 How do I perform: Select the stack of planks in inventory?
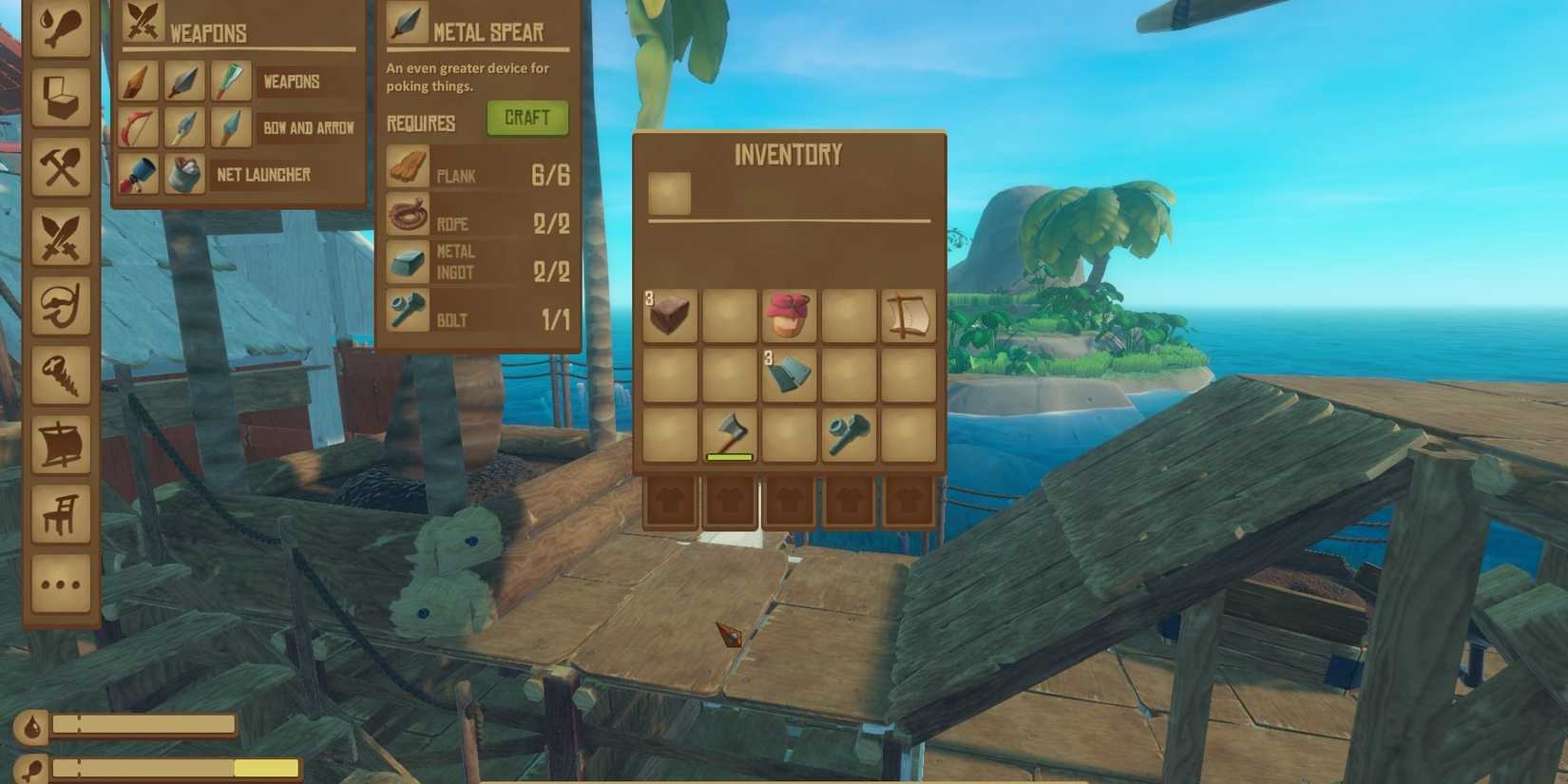670,316
